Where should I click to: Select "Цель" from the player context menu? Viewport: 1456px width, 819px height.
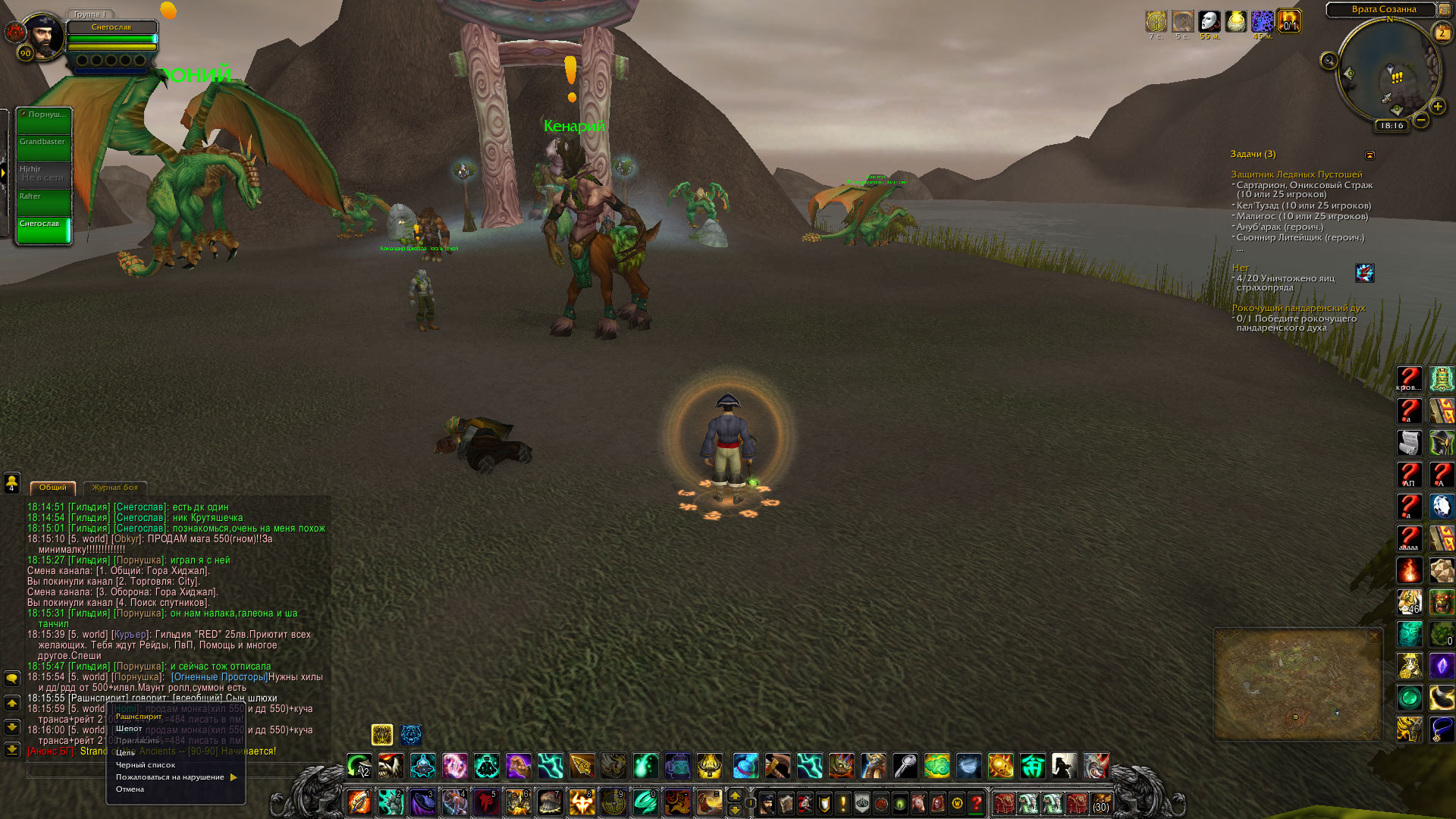tap(125, 753)
